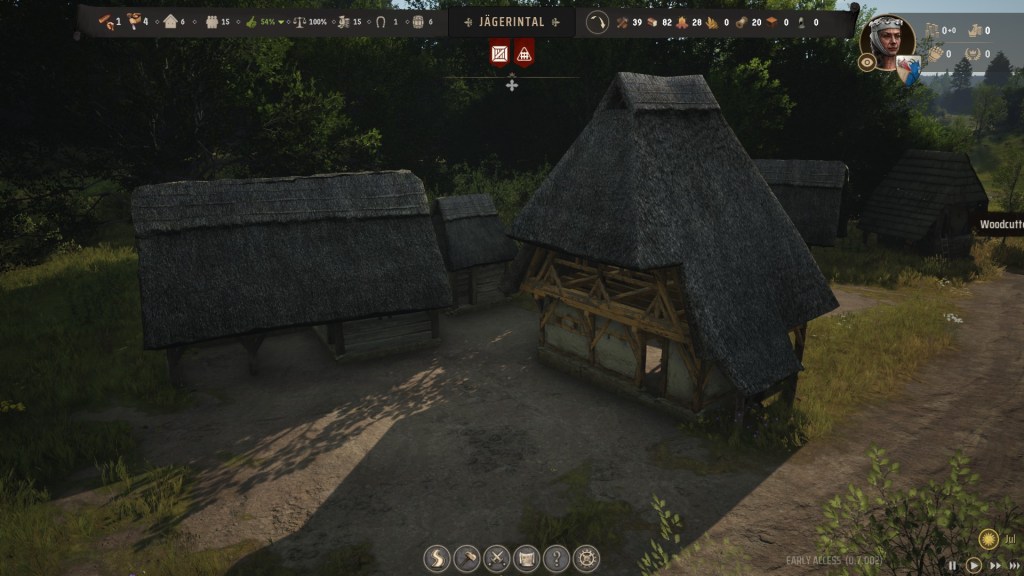Viewport: 1024px width, 576px height.
Task: Open the map scroll button
Action: pyautogui.click(x=526, y=558)
